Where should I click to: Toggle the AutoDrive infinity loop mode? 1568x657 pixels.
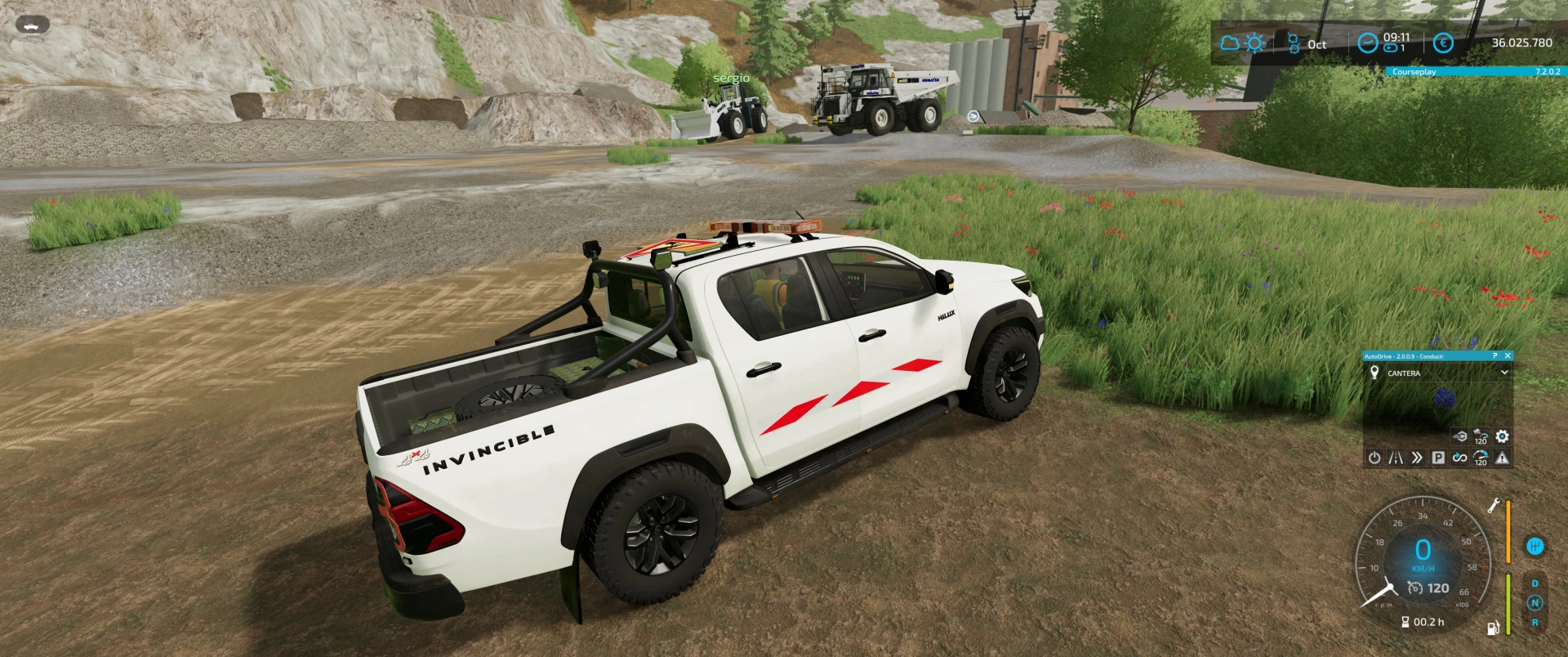point(1459,458)
